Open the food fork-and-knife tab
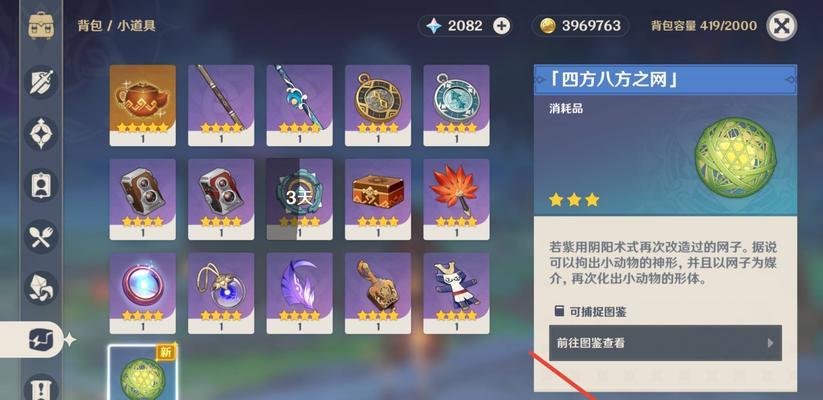Image resolution: width=823 pixels, height=400 pixels. point(41,236)
